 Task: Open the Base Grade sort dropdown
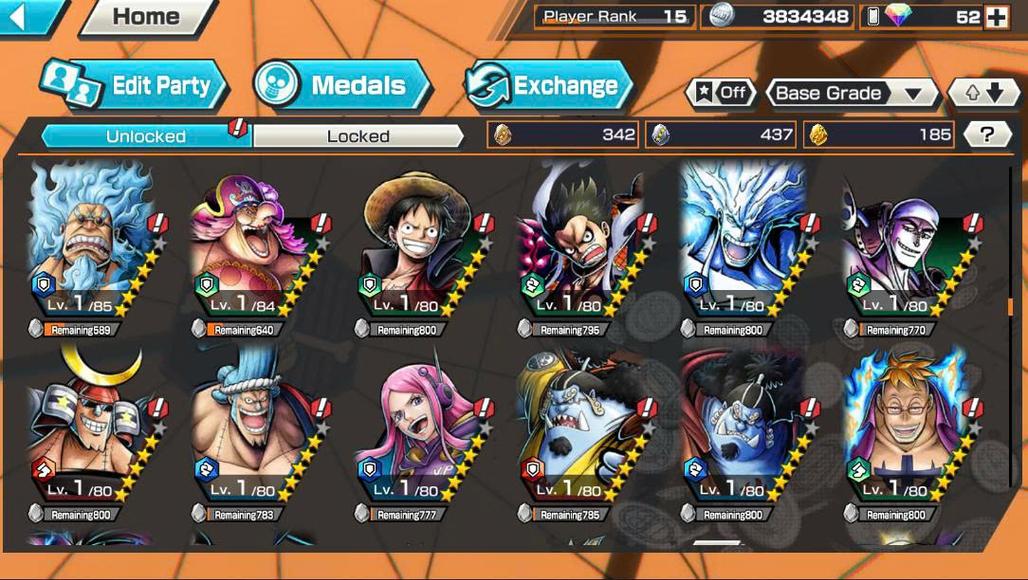coord(851,93)
